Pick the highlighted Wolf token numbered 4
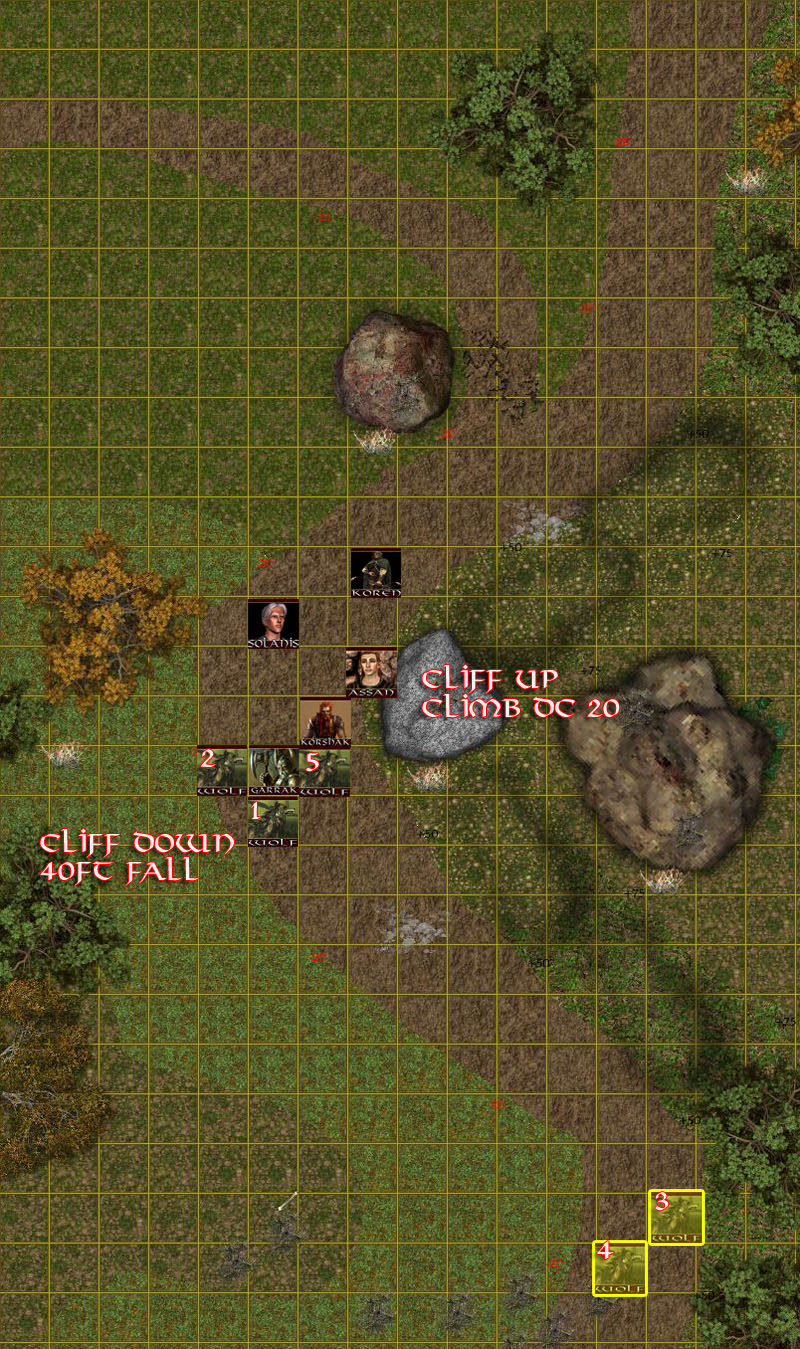 coord(619,1267)
